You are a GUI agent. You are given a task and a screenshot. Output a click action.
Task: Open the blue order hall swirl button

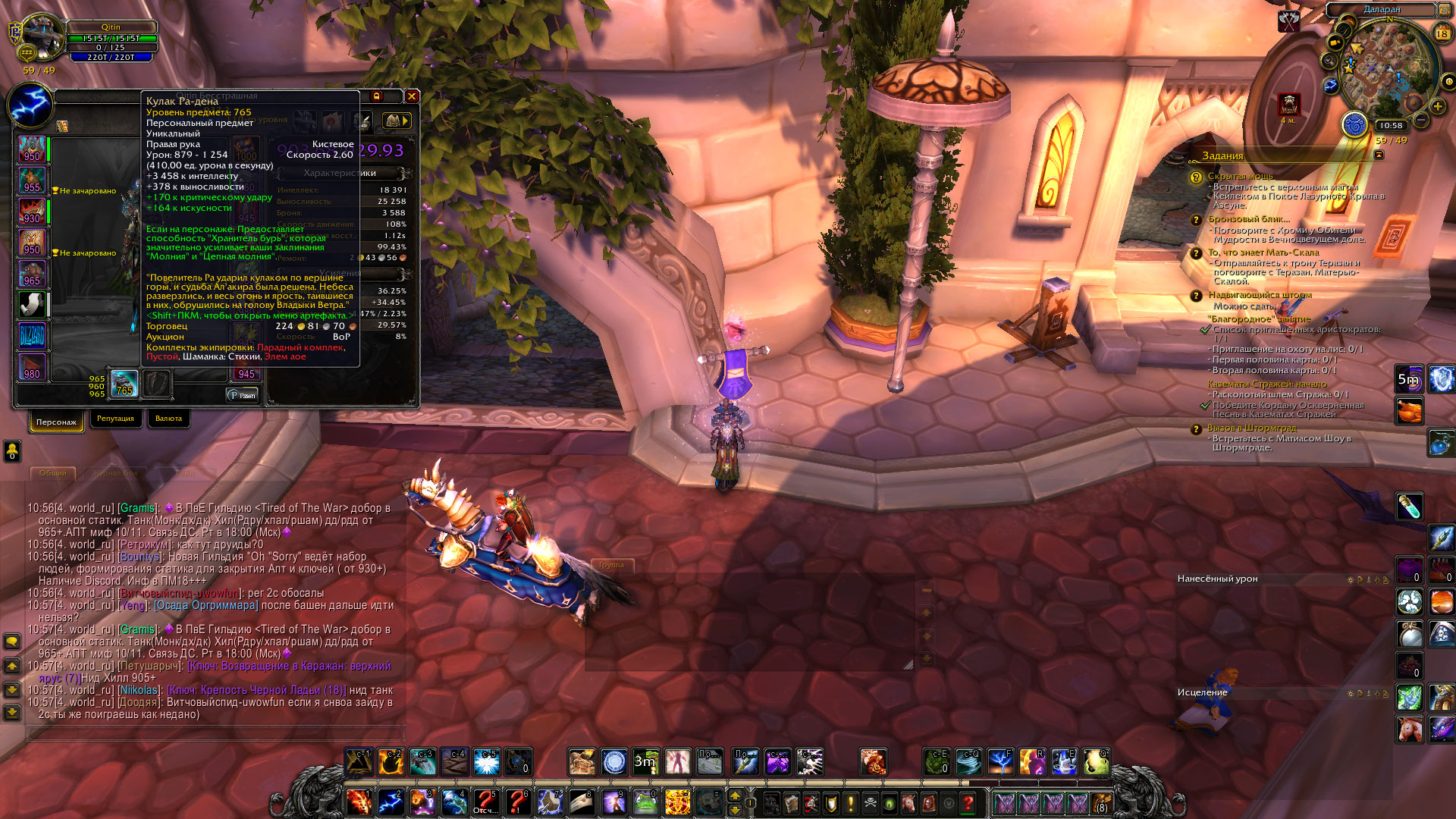[1354, 125]
